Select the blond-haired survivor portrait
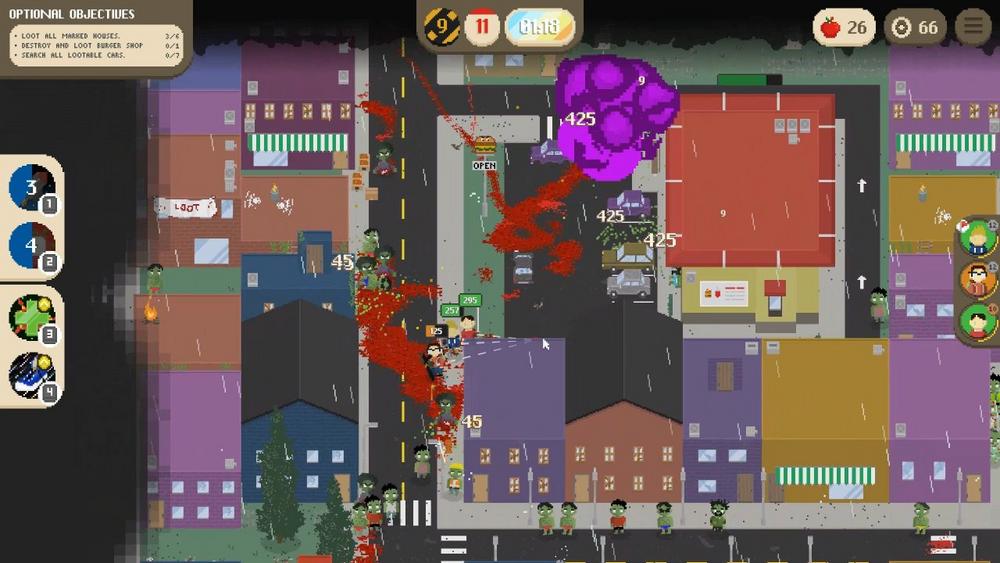1000x563 pixels. click(x=977, y=237)
